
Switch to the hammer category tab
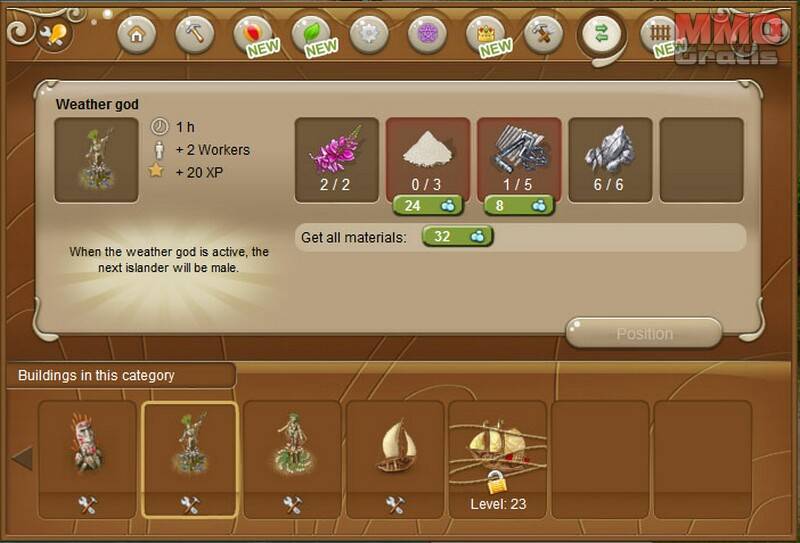tap(195, 34)
